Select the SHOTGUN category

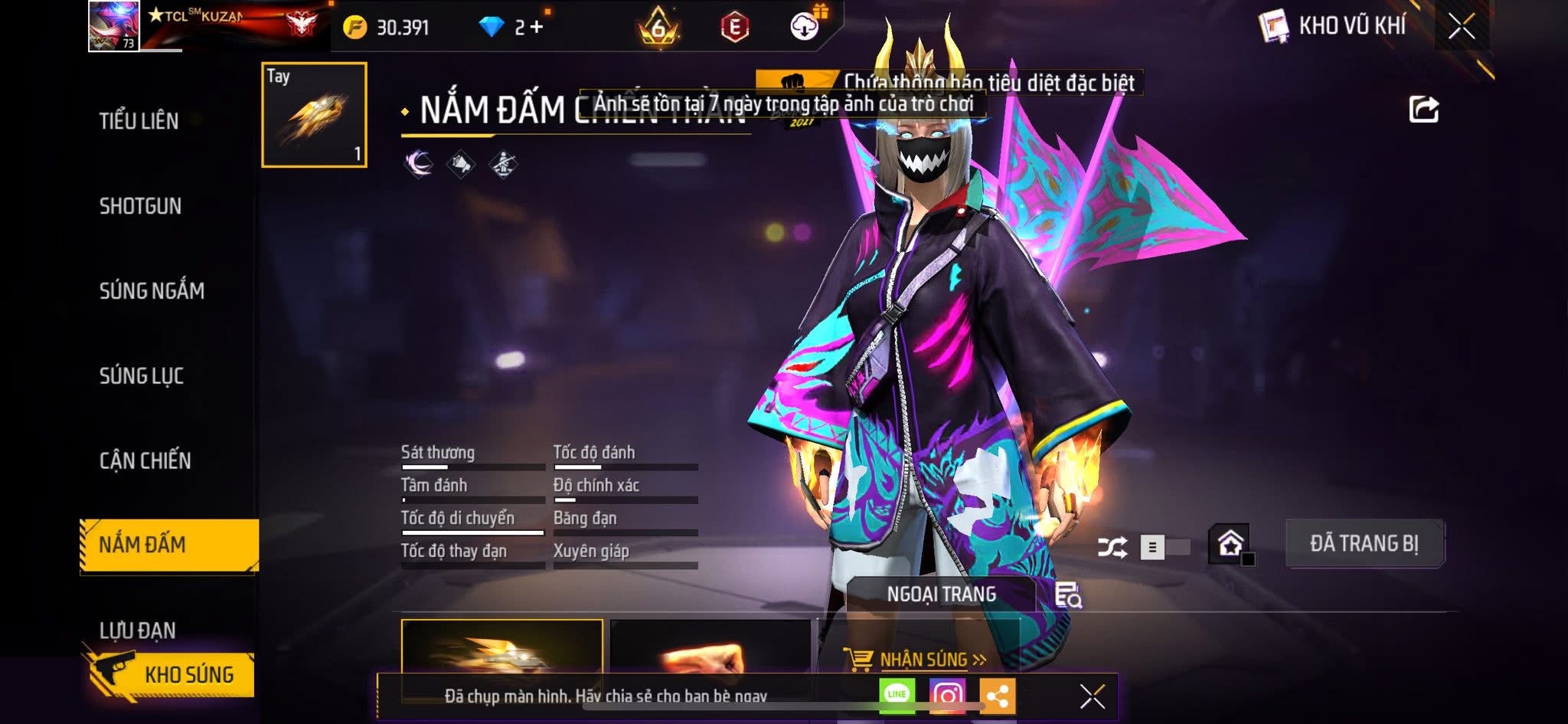click(140, 206)
